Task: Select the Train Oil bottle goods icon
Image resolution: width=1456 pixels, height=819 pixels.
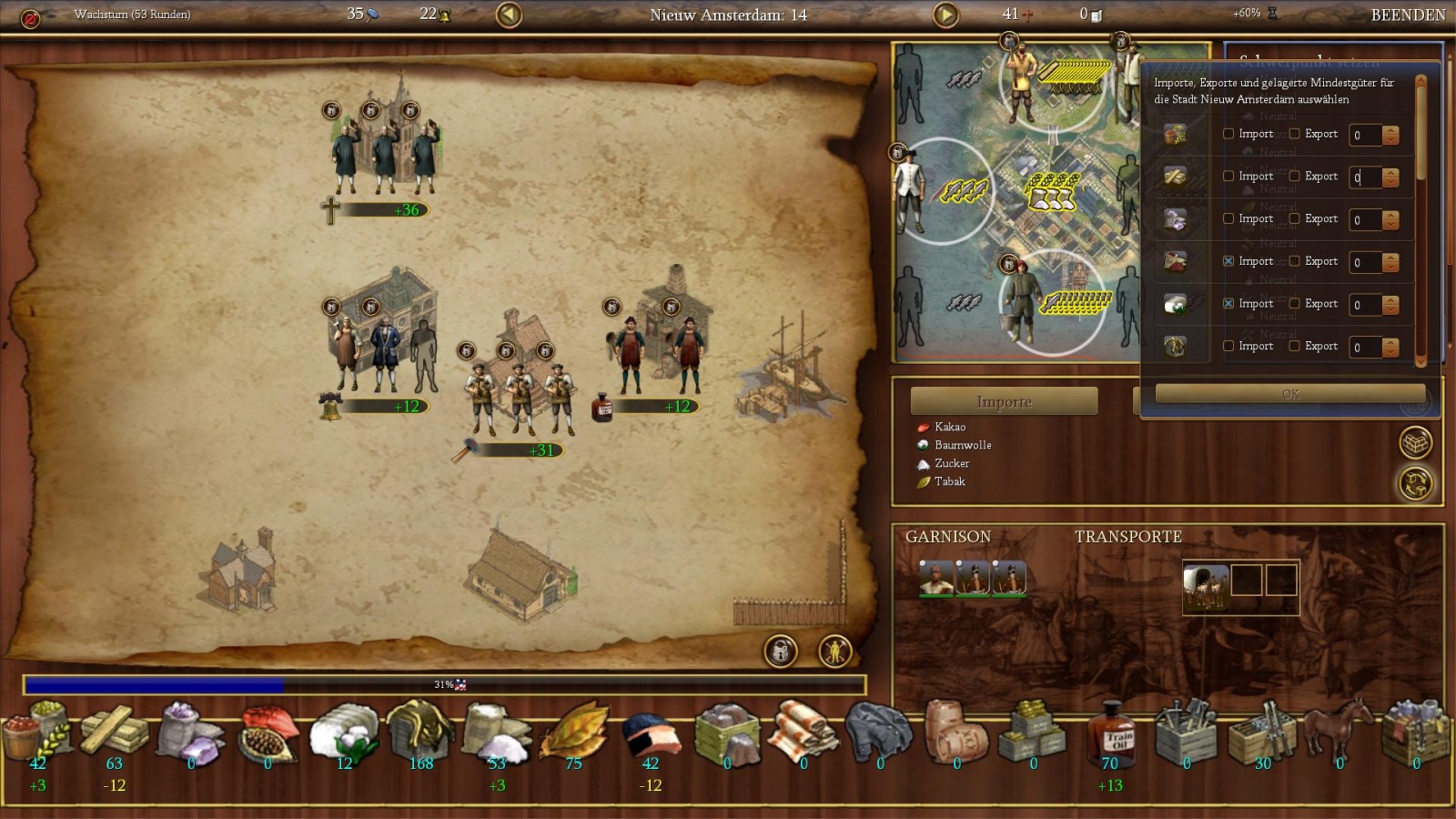Action: pos(1110,733)
